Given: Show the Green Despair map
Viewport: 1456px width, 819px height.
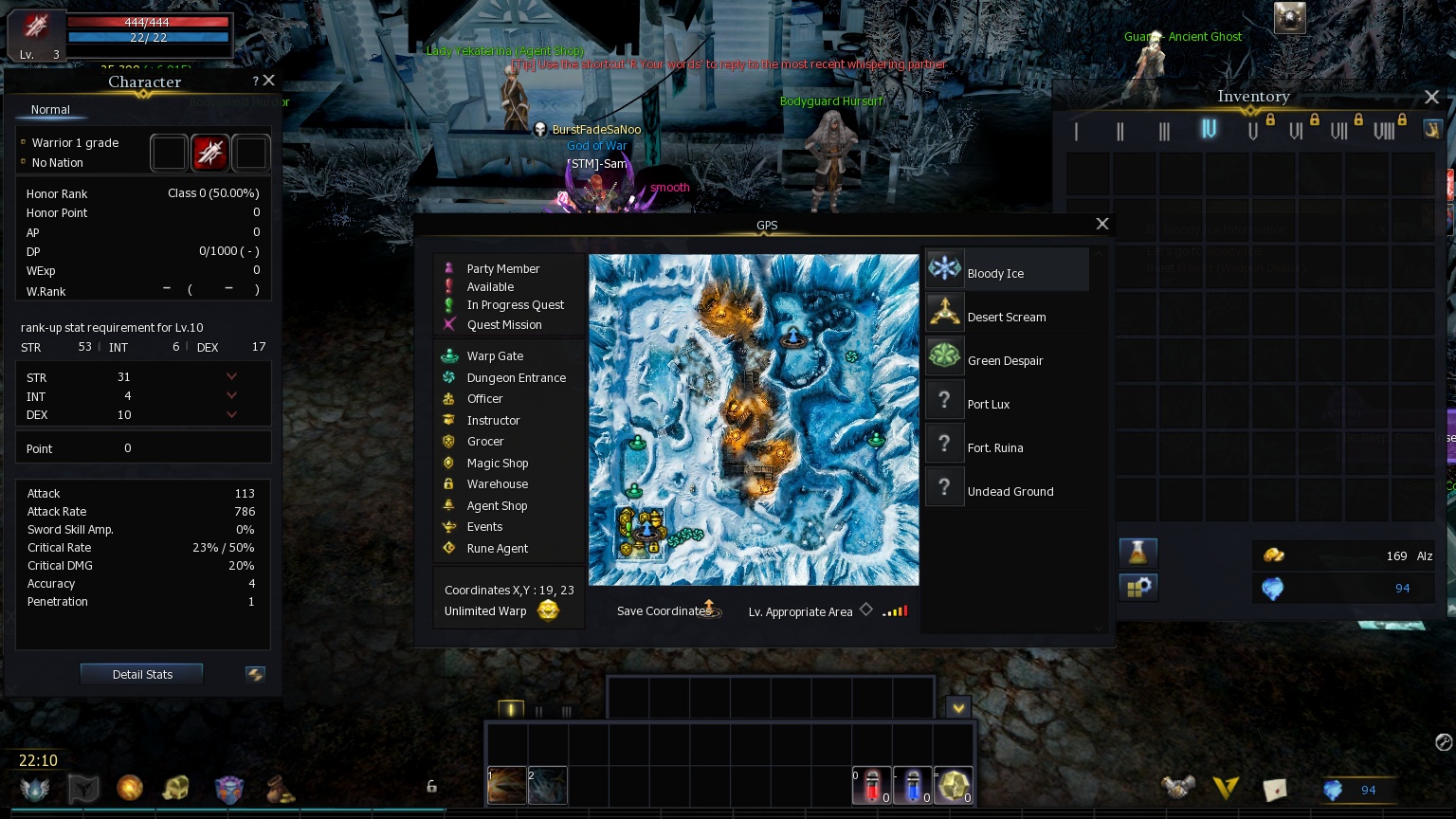Looking at the screenshot, I should click(x=1007, y=359).
